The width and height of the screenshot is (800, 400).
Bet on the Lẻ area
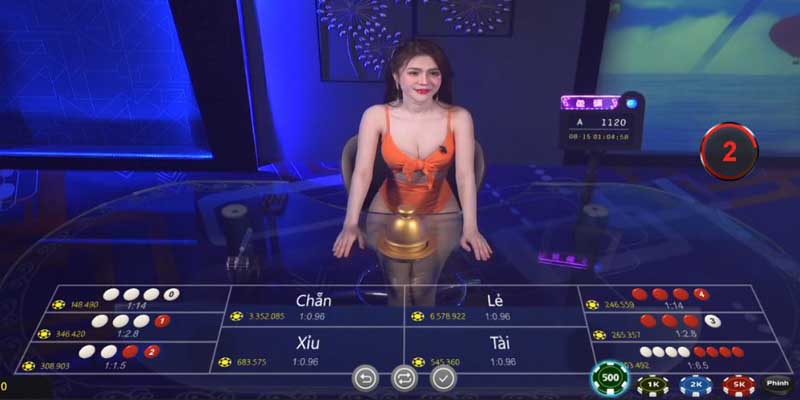pos(492,307)
